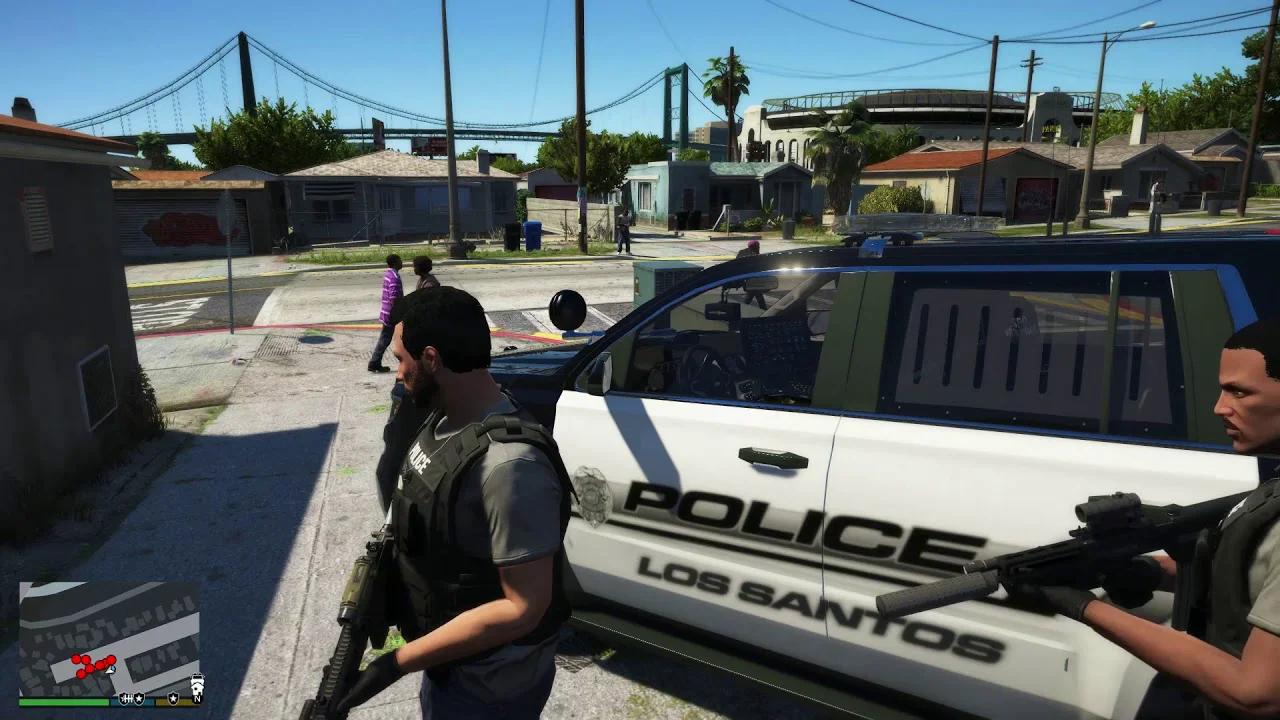Click the leftmost red blip cluster marker
Image resolution: width=1280 pixels, height=720 pixels.
tap(76, 659)
